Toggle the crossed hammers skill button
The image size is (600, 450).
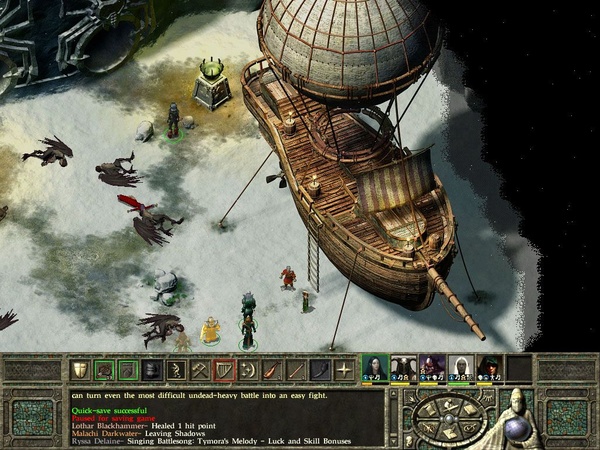199,370
